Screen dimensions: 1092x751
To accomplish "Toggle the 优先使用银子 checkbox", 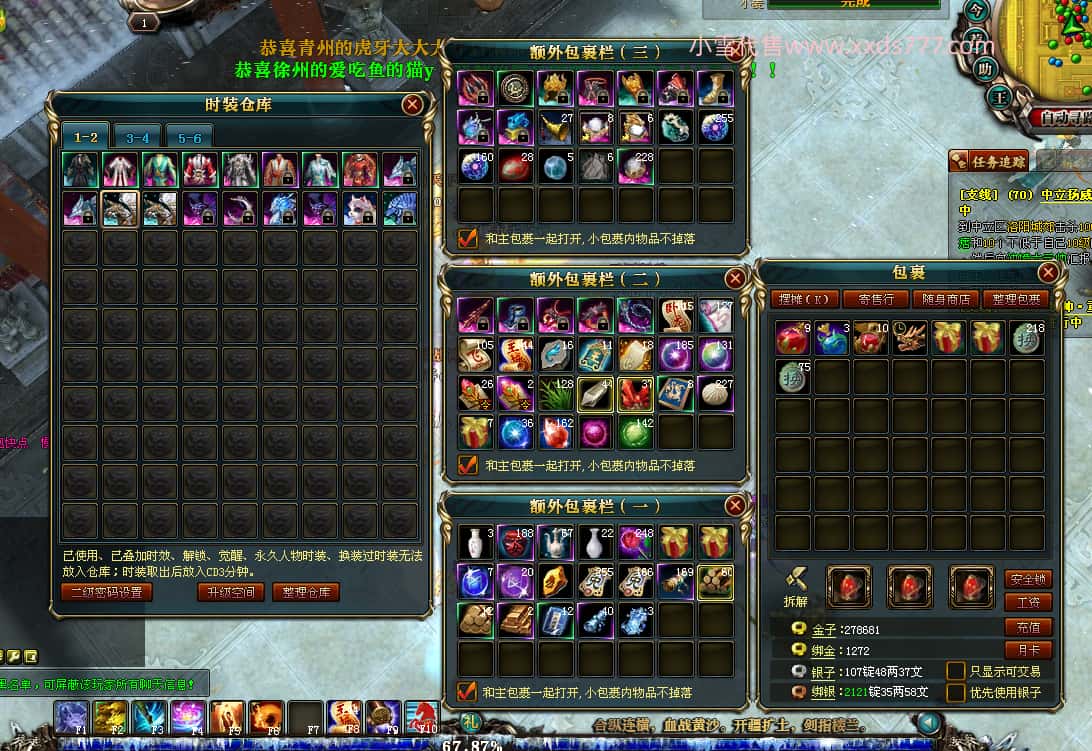I will pos(956,692).
